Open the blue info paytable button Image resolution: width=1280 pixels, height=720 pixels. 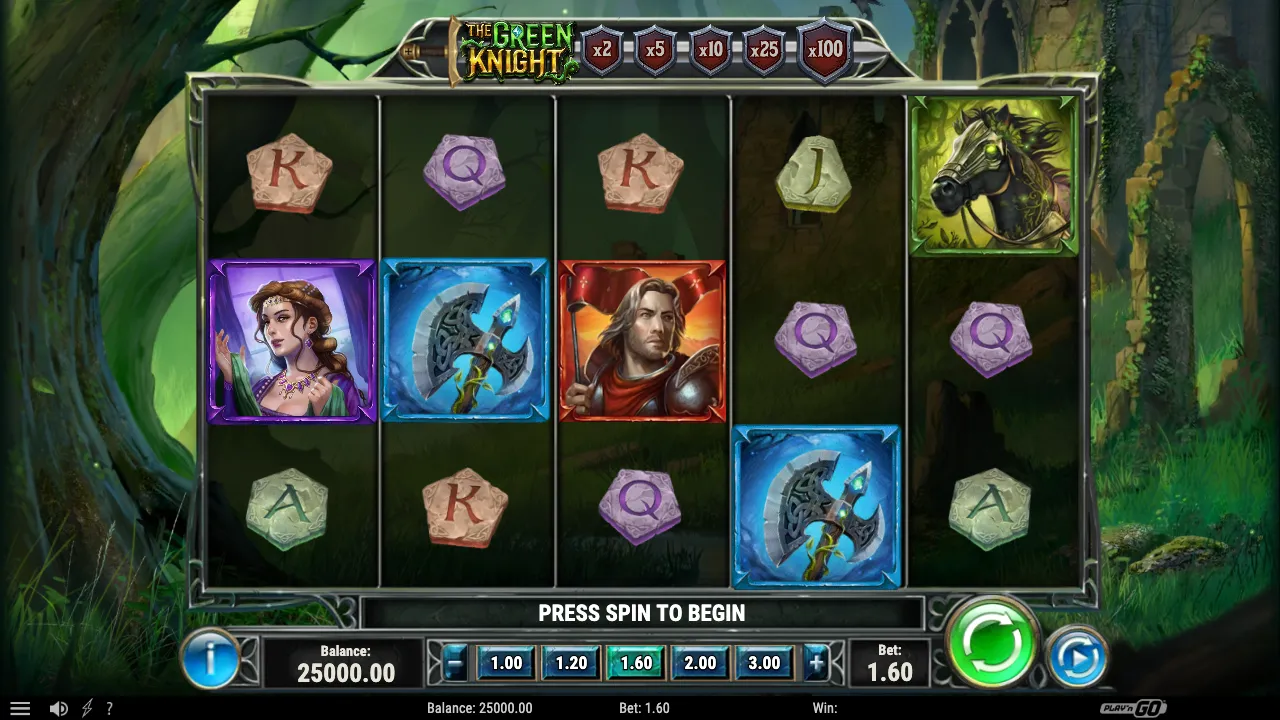point(210,658)
